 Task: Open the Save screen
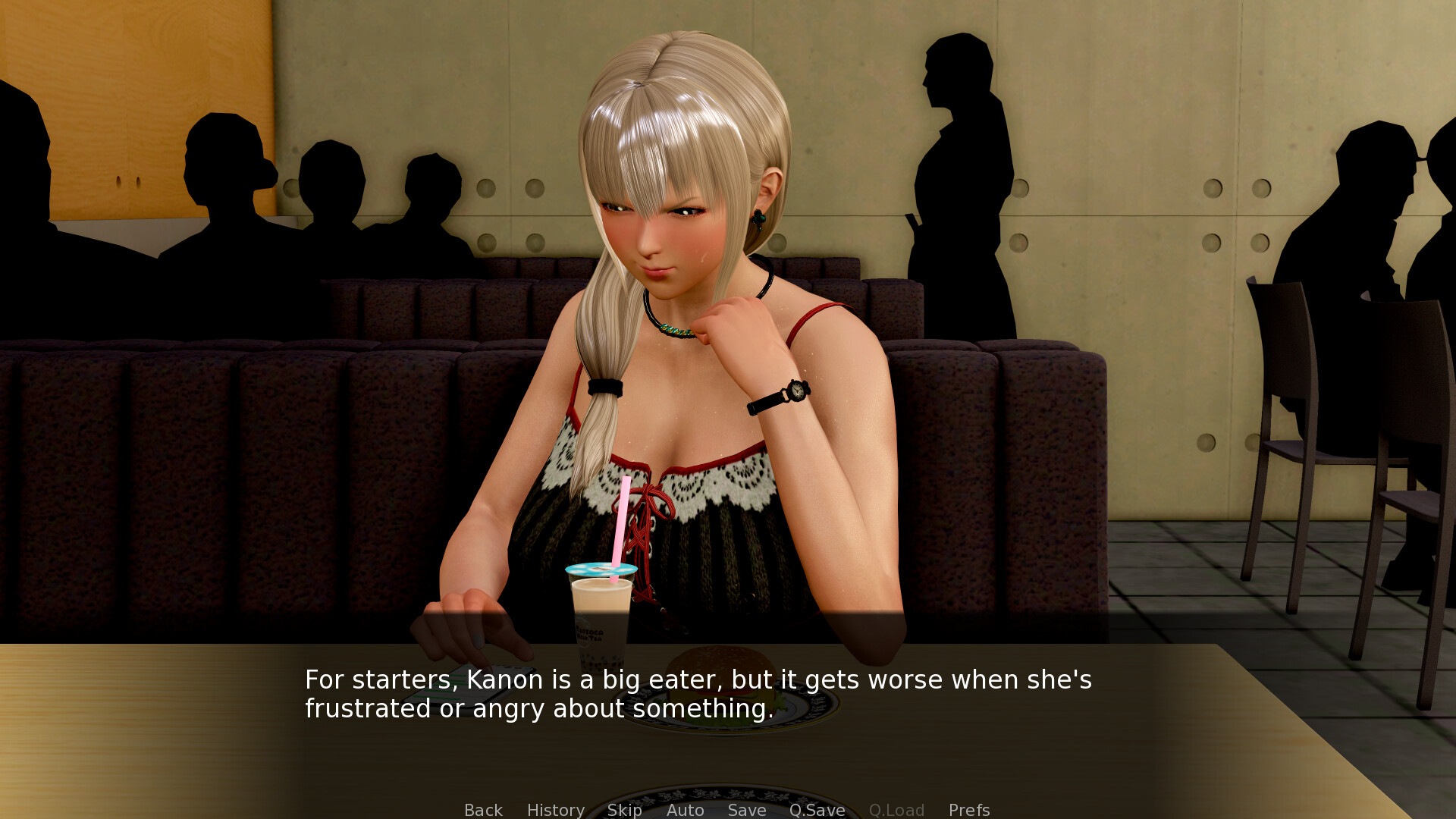pos(746,810)
